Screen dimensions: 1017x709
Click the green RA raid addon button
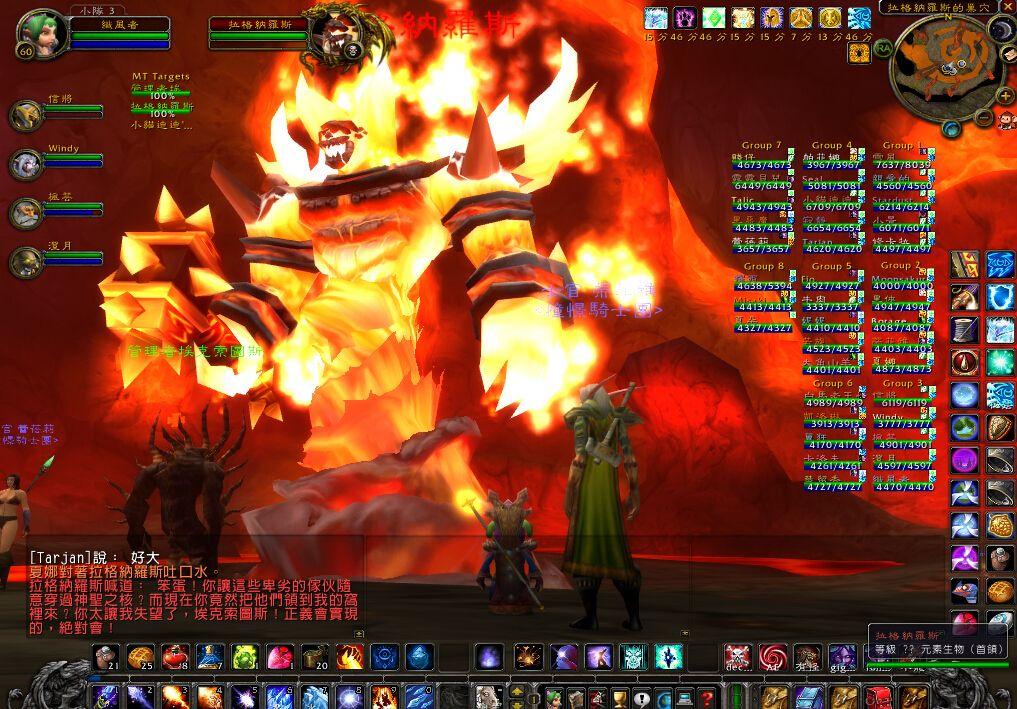(x=883, y=47)
